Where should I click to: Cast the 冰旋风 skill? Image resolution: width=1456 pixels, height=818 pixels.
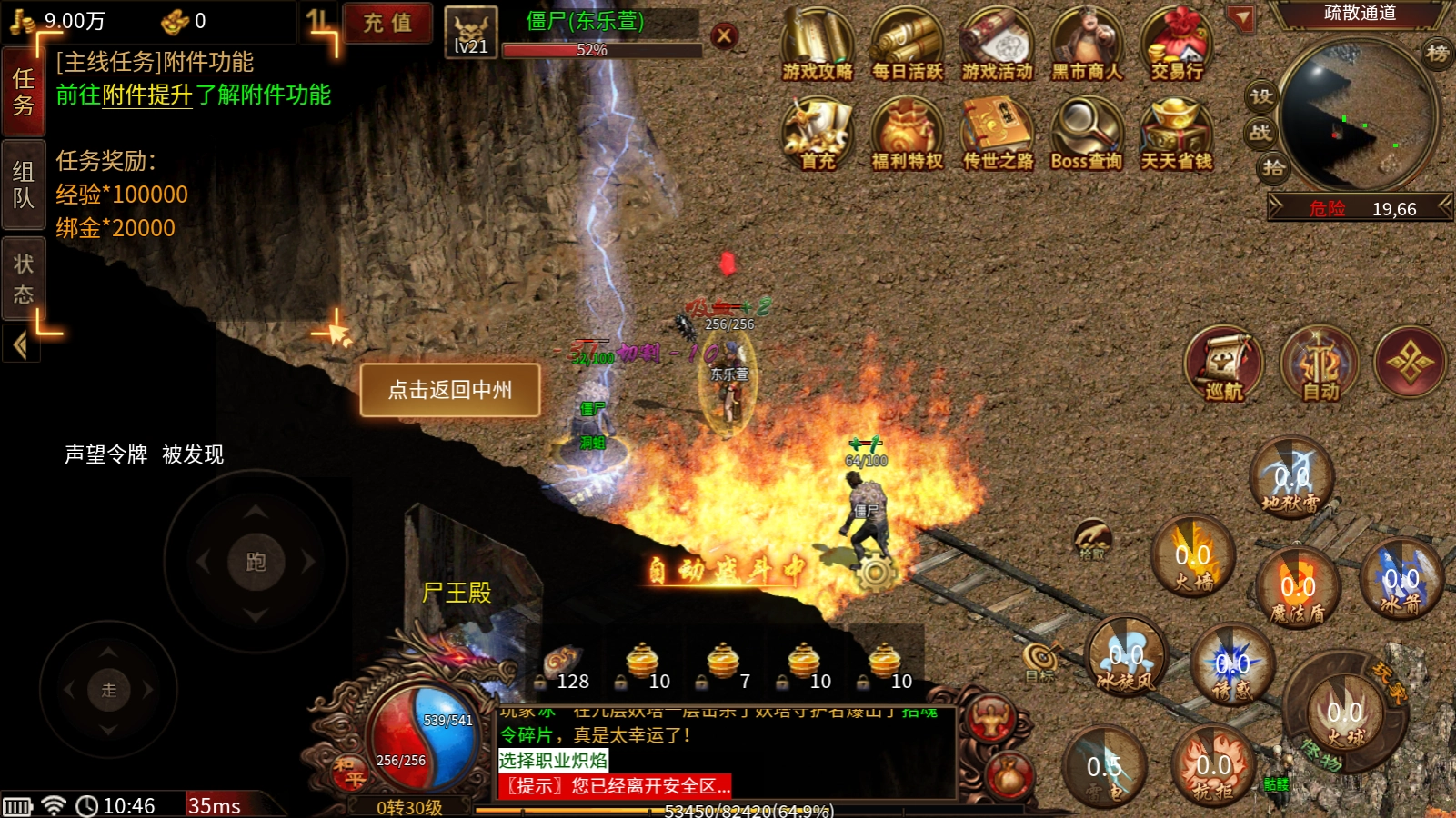click(1126, 656)
